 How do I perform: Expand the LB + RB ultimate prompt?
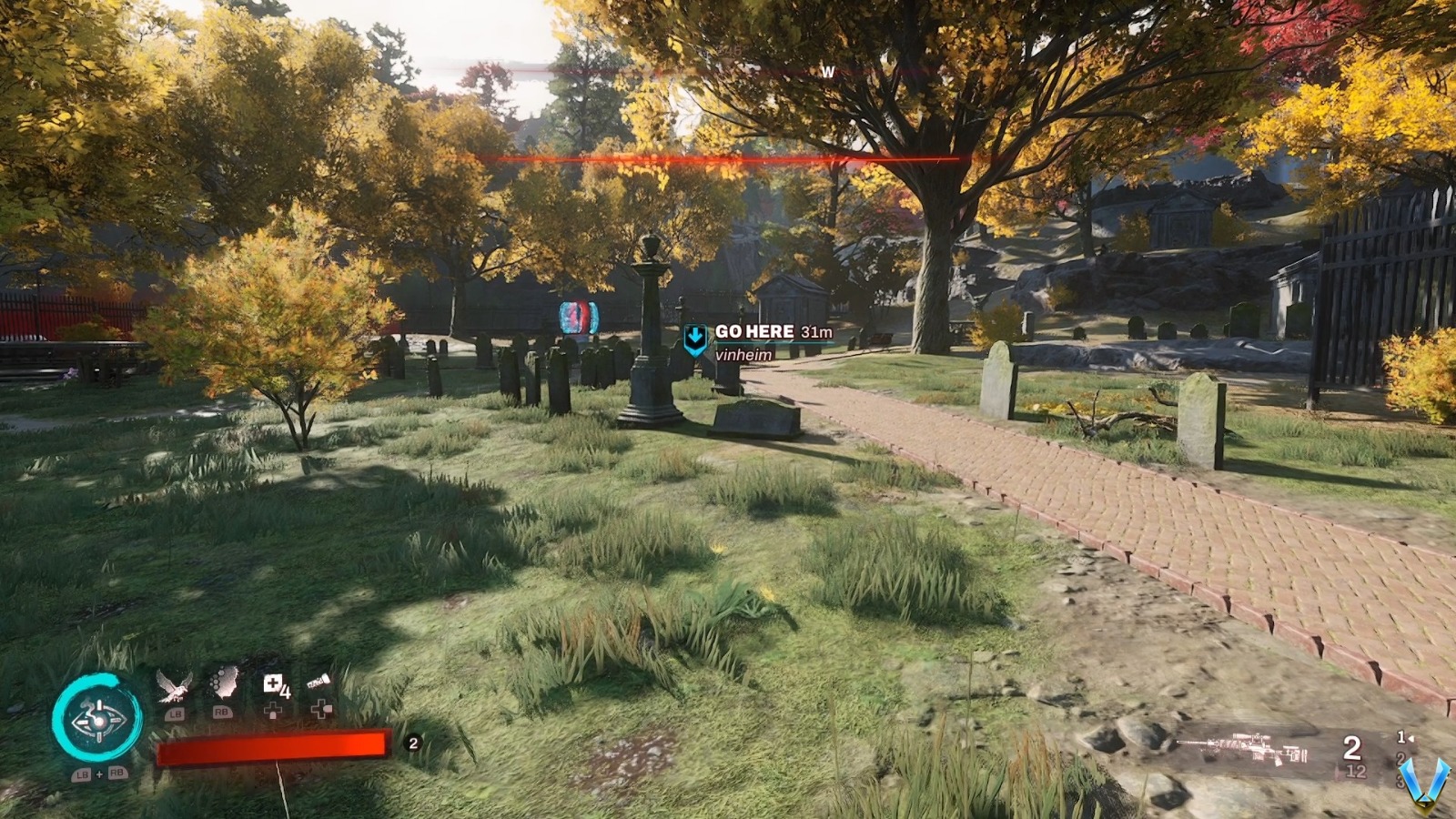[x=99, y=773]
